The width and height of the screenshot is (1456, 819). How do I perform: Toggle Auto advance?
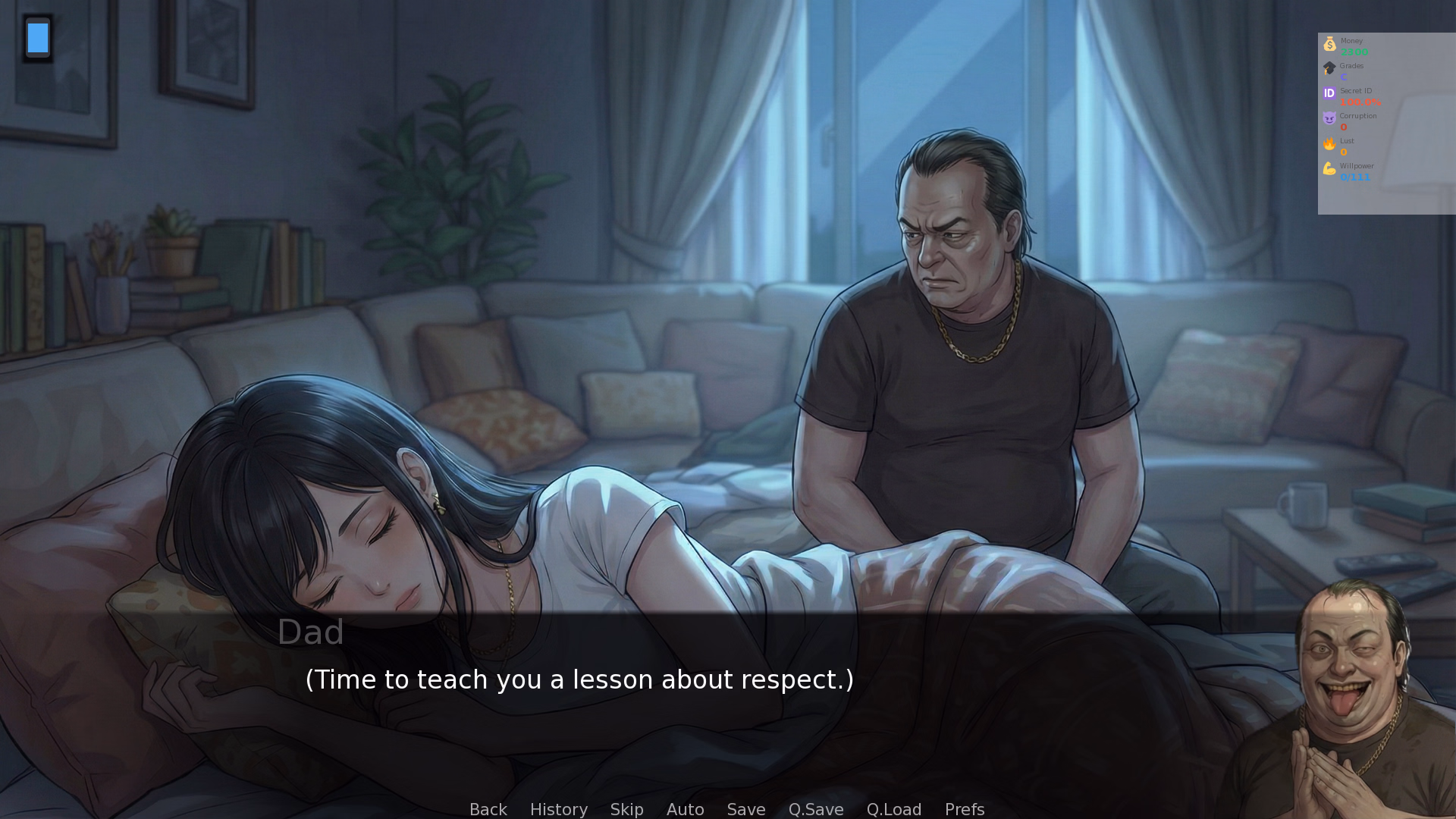click(x=685, y=809)
